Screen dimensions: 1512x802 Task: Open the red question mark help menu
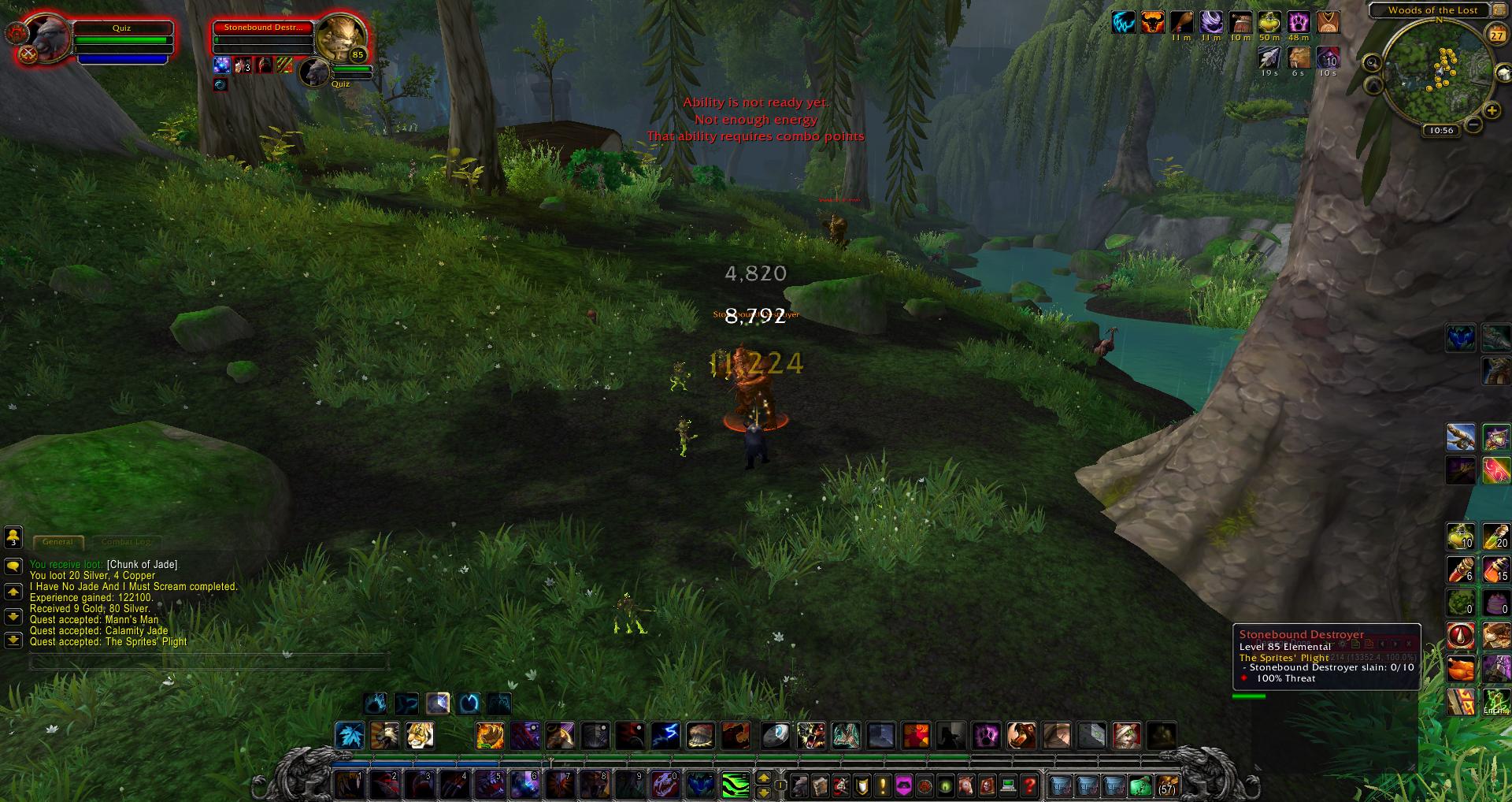(1029, 785)
